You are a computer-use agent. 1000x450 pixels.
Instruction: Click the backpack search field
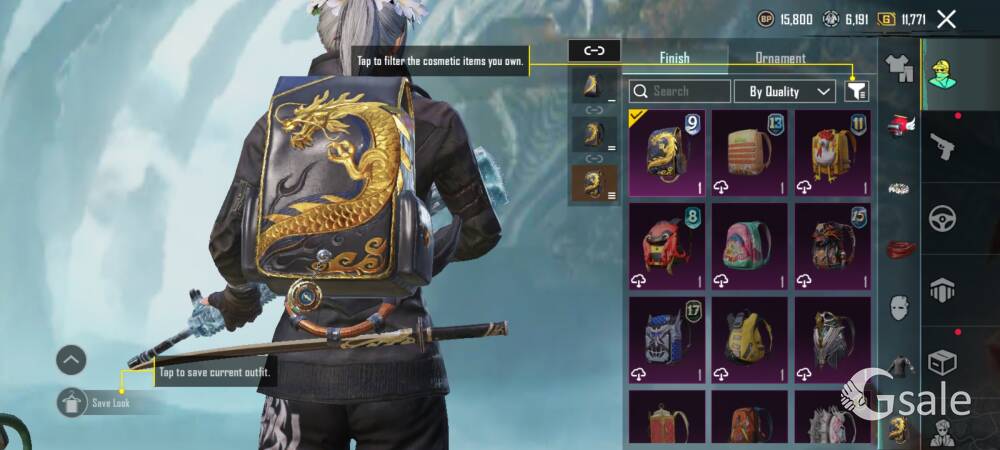coord(680,91)
